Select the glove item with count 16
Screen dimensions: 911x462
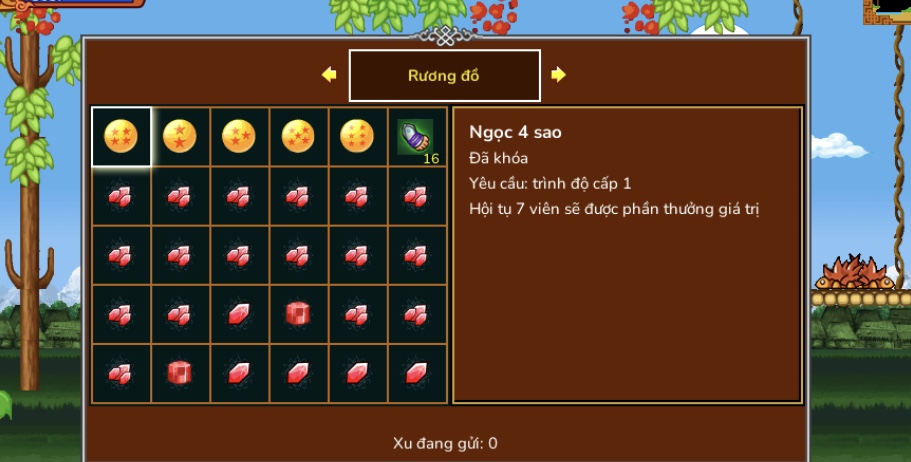pos(416,136)
